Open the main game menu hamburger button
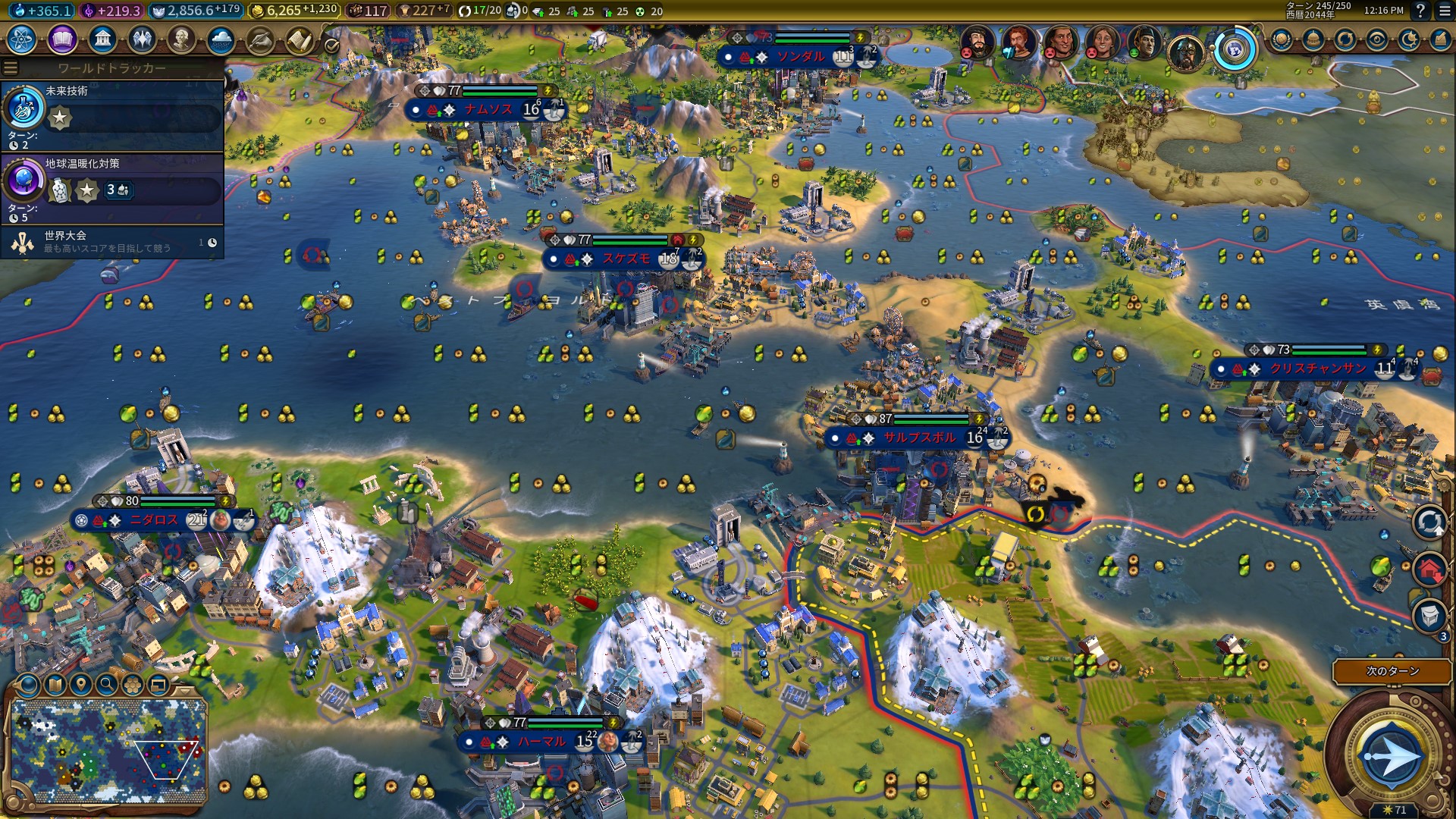Viewport: 1456px width, 819px height. point(1445,11)
